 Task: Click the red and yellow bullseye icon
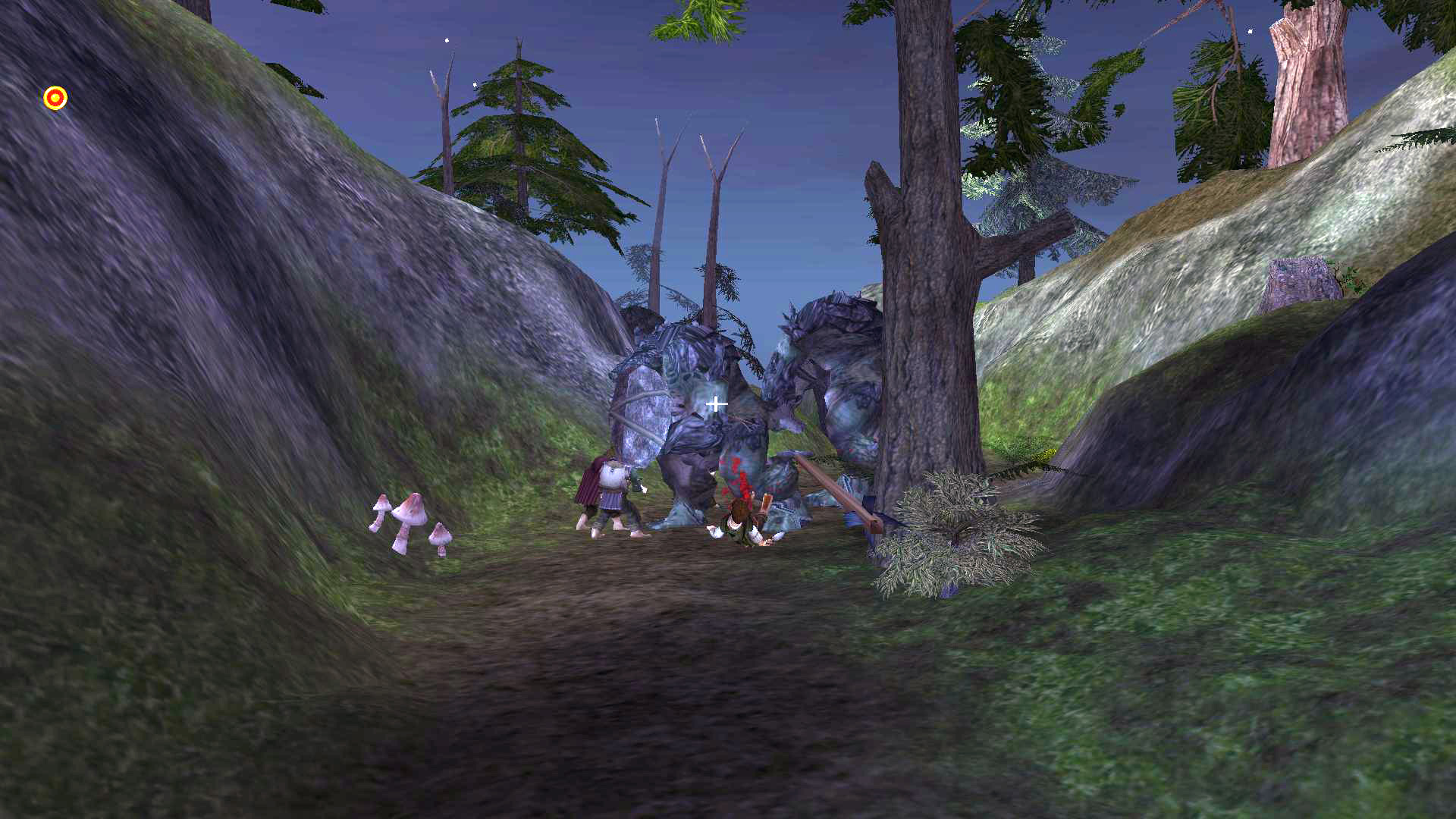(55, 98)
